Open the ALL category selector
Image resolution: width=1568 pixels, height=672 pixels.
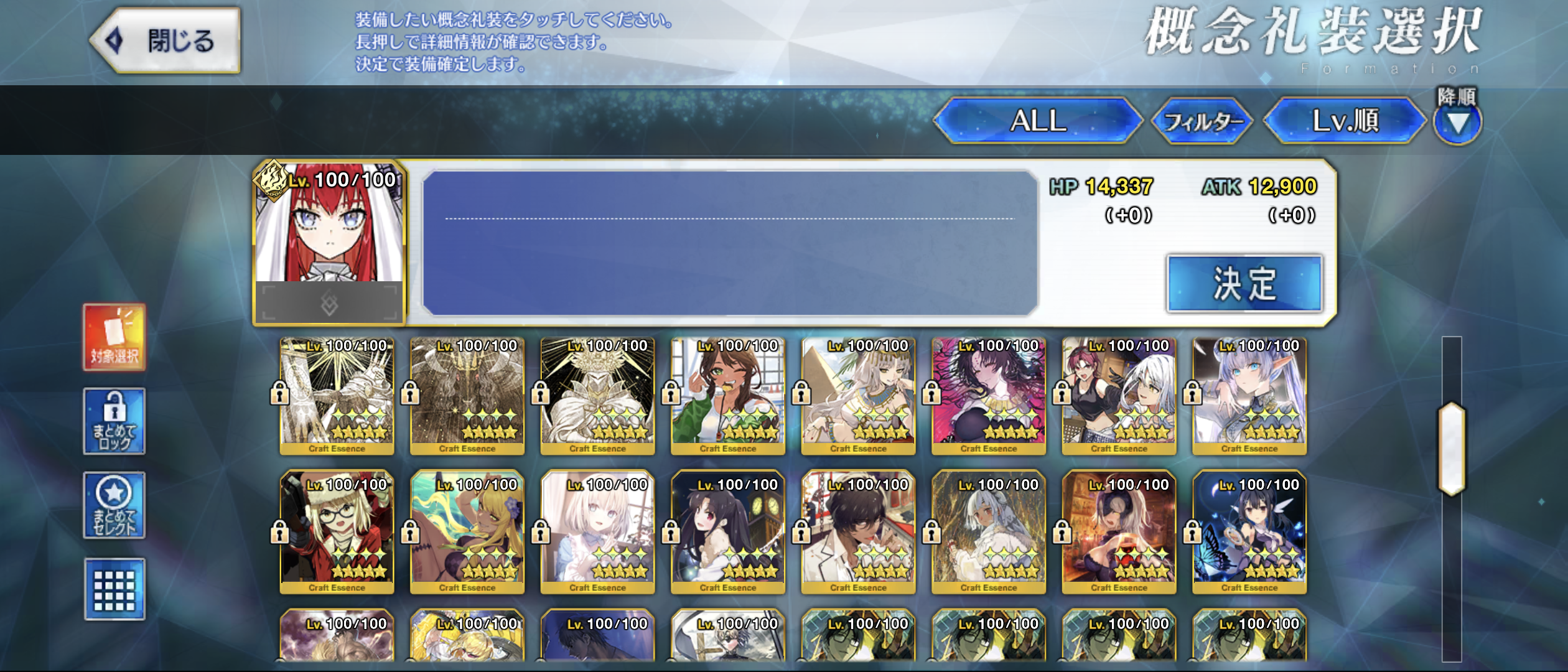[1038, 121]
